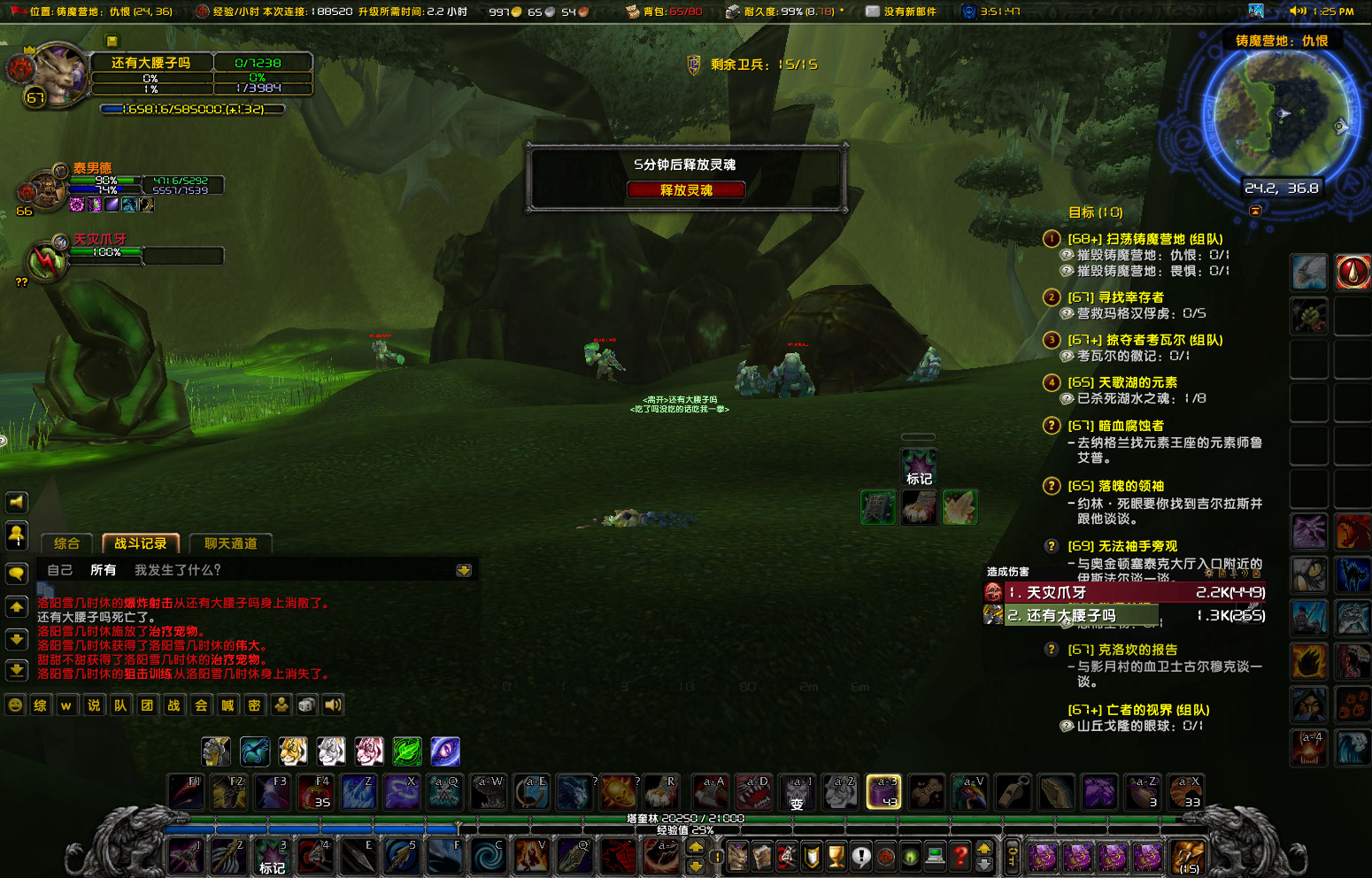Open the 我发生了什么 combat log filter dropdown
This screenshot has height=878, width=1372.
(177, 569)
